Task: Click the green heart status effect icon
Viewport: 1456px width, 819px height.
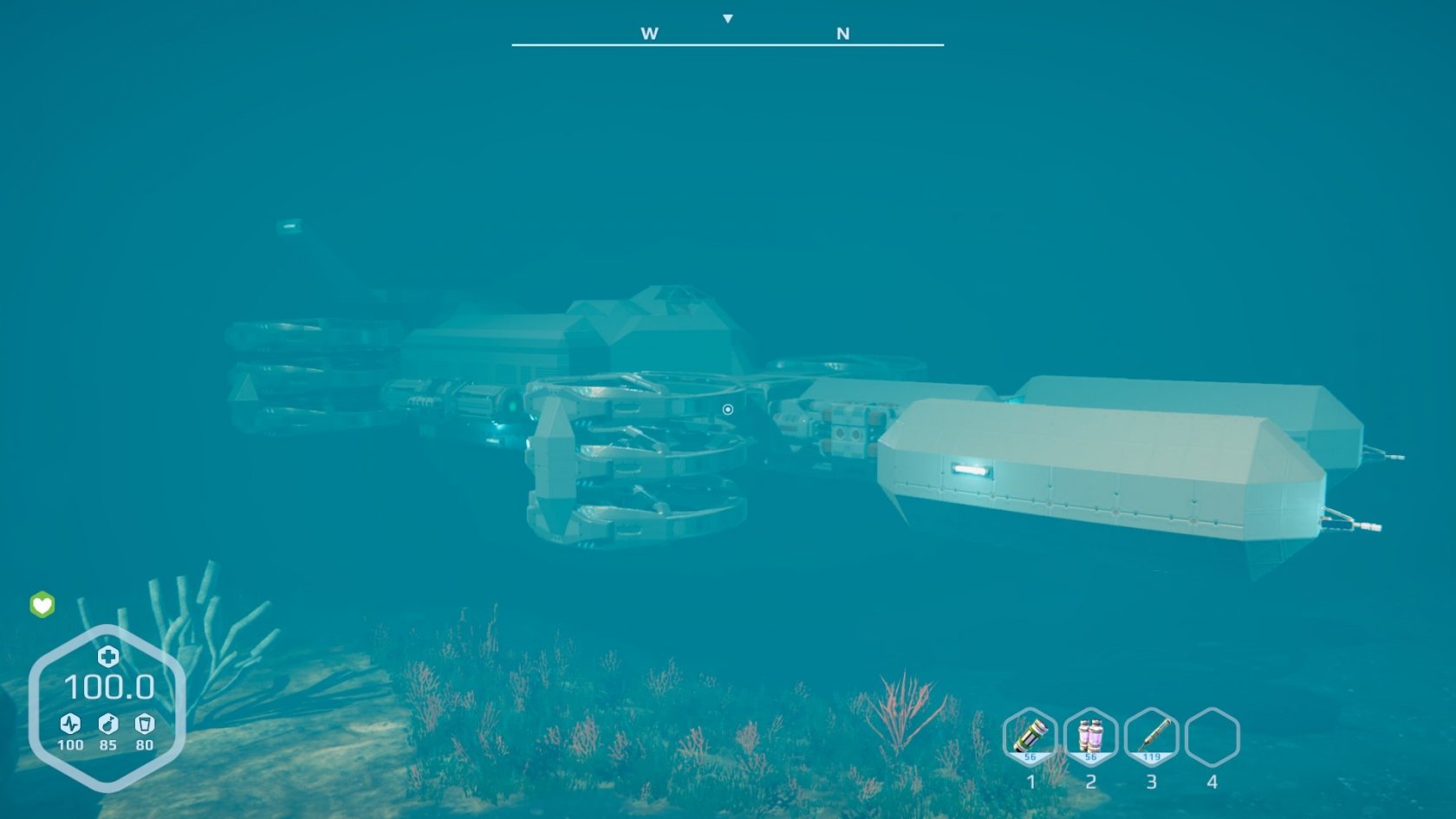Action: tap(42, 604)
